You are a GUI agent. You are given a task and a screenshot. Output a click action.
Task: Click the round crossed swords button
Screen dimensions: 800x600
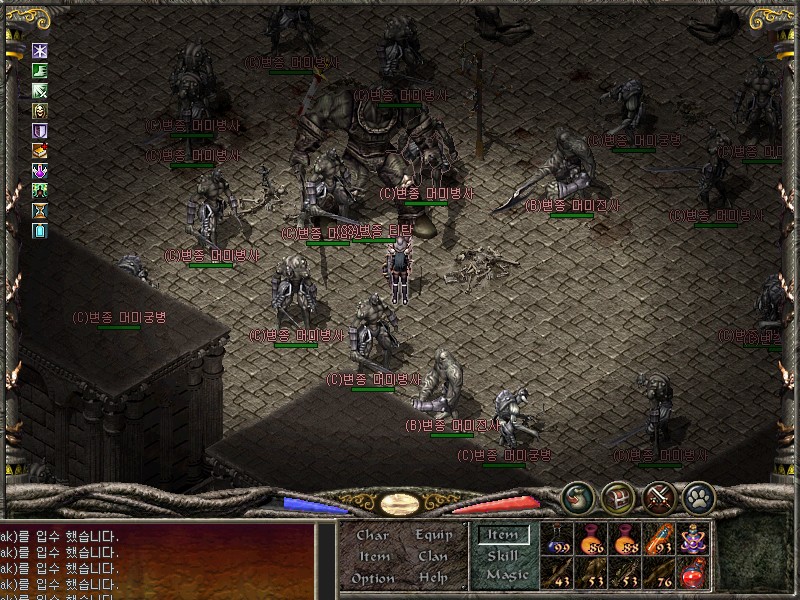(x=659, y=497)
